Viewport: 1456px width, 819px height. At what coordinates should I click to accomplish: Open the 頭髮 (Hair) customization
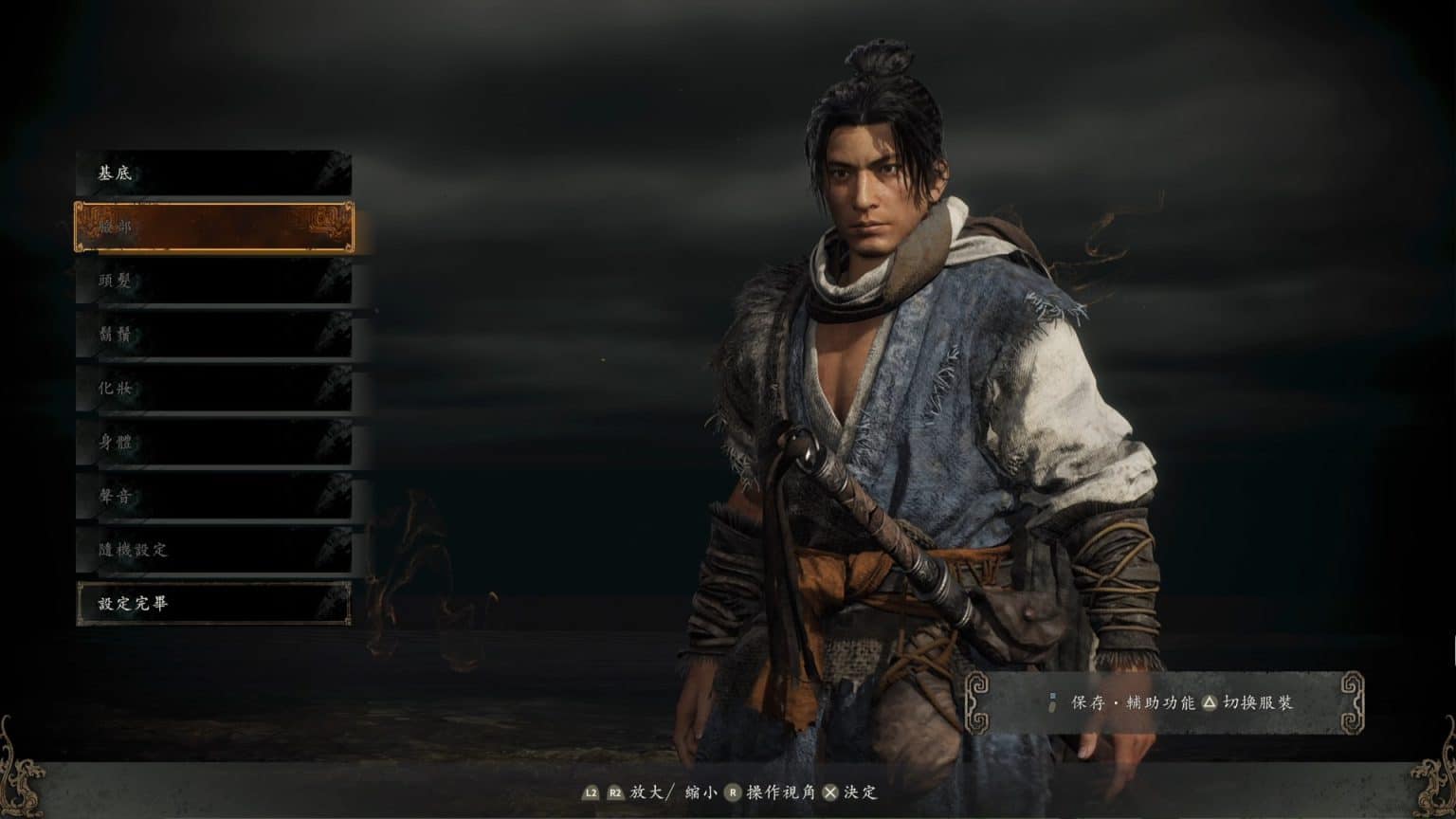[213, 282]
